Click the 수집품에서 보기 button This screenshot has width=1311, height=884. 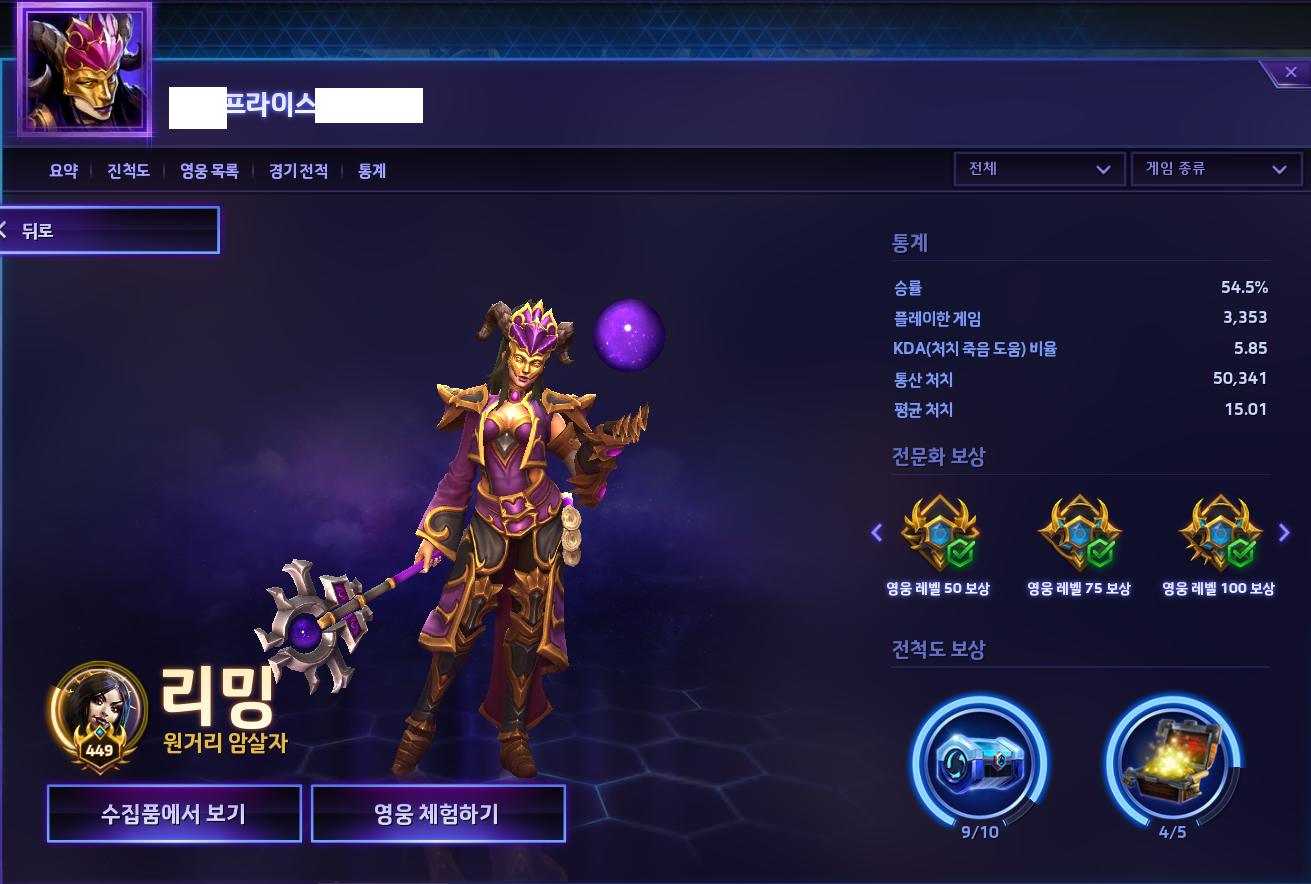click(174, 813)
